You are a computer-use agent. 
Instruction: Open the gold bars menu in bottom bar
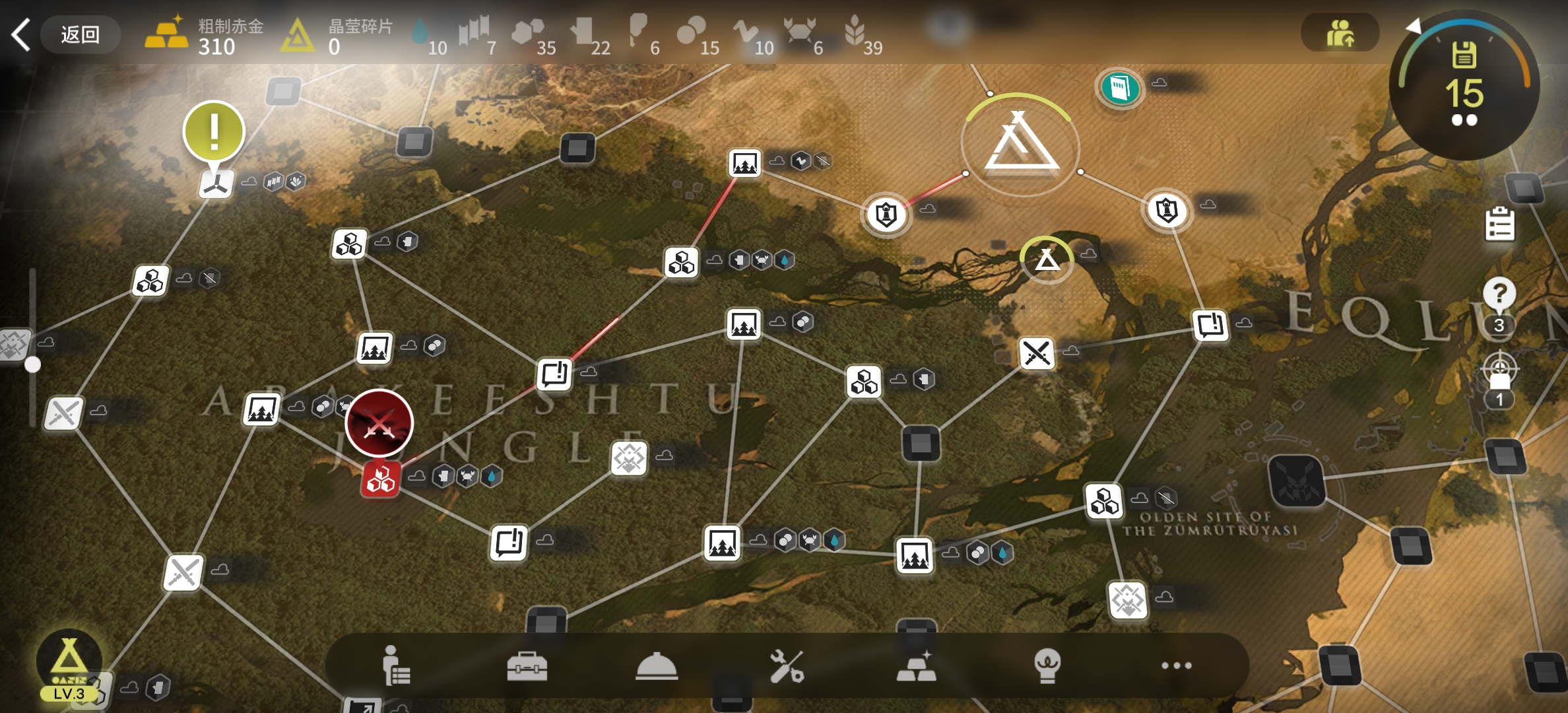point(916,665)
